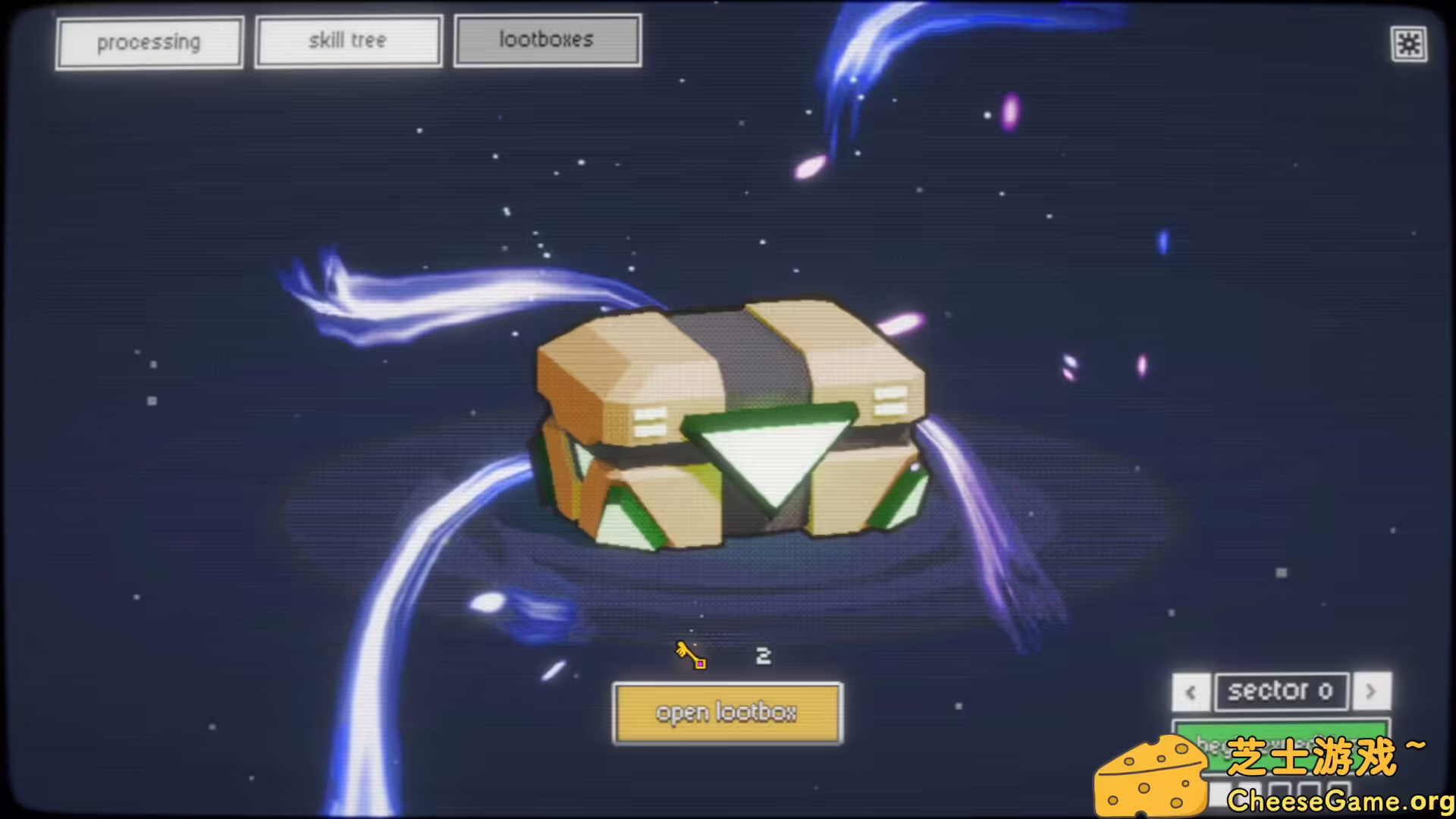The width and height of the screenshot is (1456, 819).
Task: Click the key count number 2
Action: coord(763,655)
